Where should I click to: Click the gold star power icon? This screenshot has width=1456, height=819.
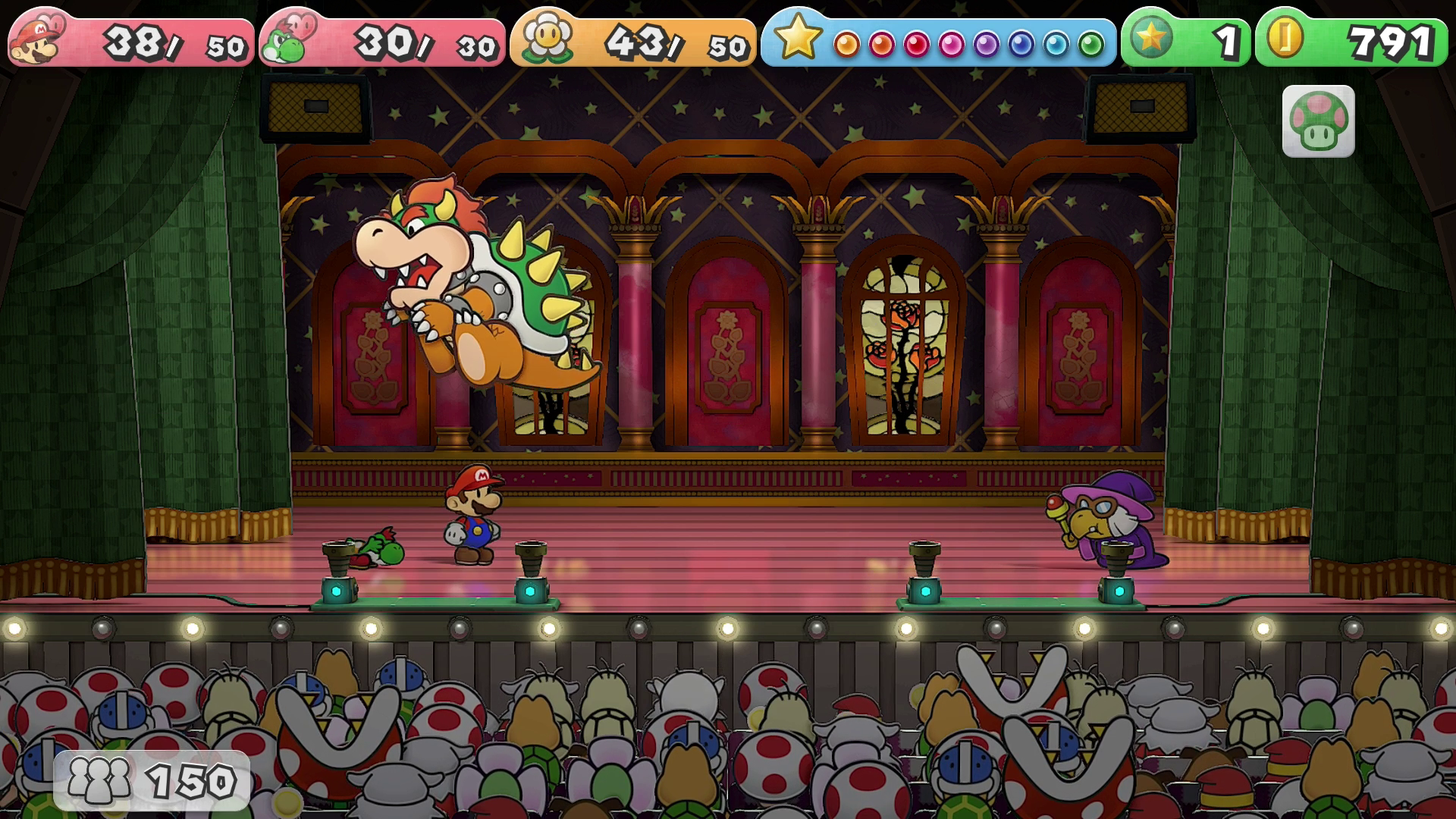coord(797,38)
